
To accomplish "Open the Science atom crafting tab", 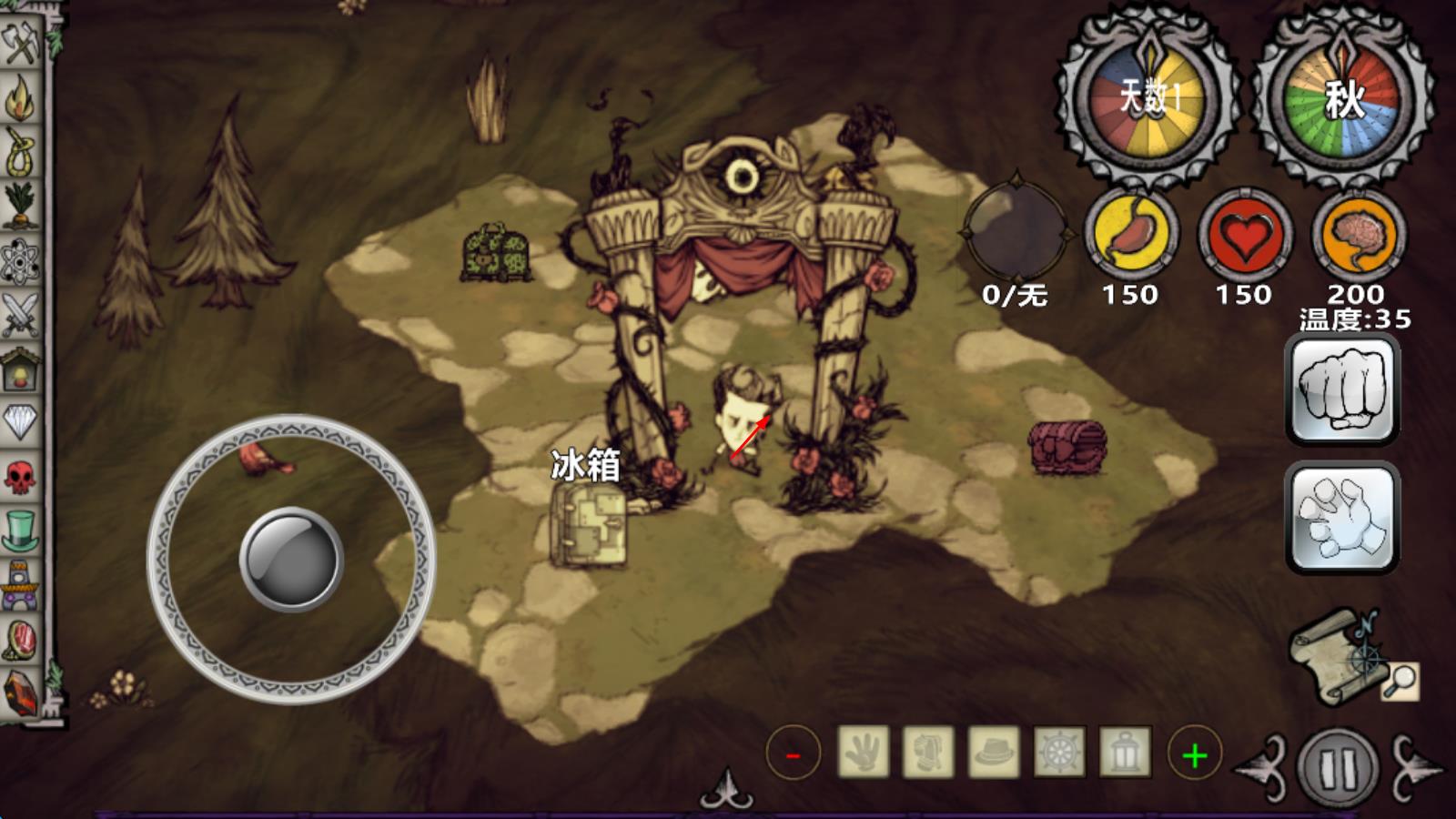I will pos(20,261).
